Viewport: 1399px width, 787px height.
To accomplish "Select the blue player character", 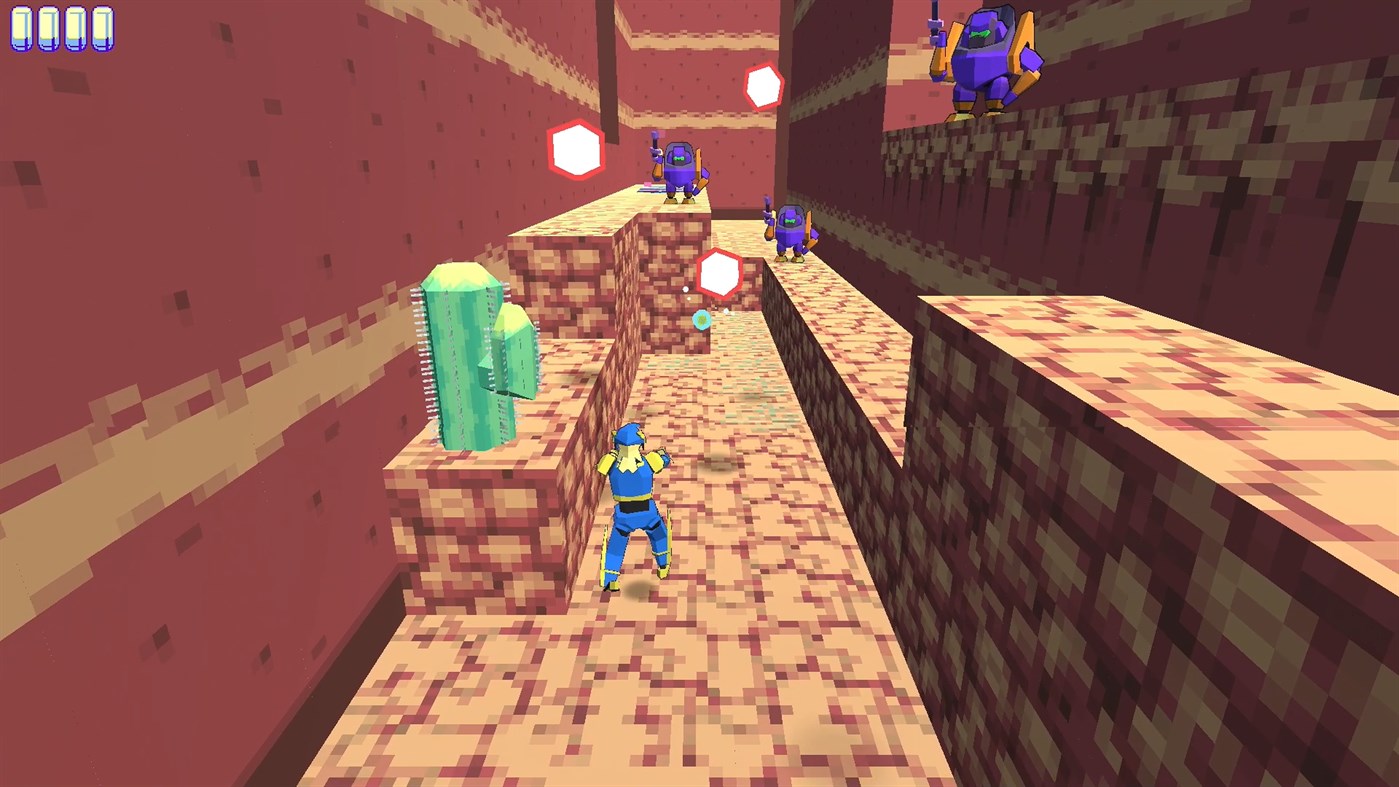I will point(635,500).
